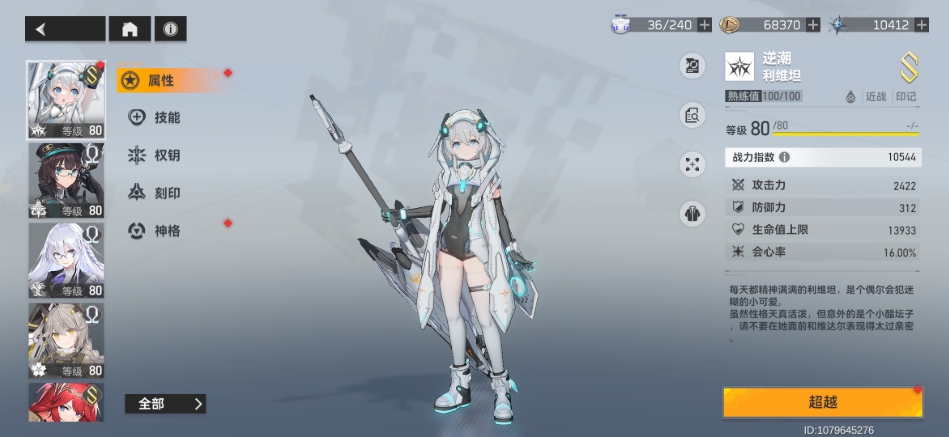949x437 pixels.
Task: Show 战力指数 combat power info
Action: (784, 157)
